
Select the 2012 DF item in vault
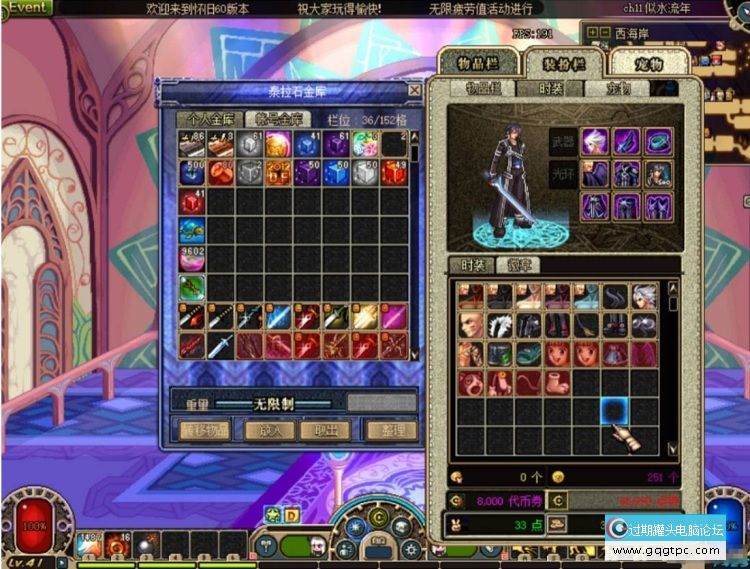(280, 172)
